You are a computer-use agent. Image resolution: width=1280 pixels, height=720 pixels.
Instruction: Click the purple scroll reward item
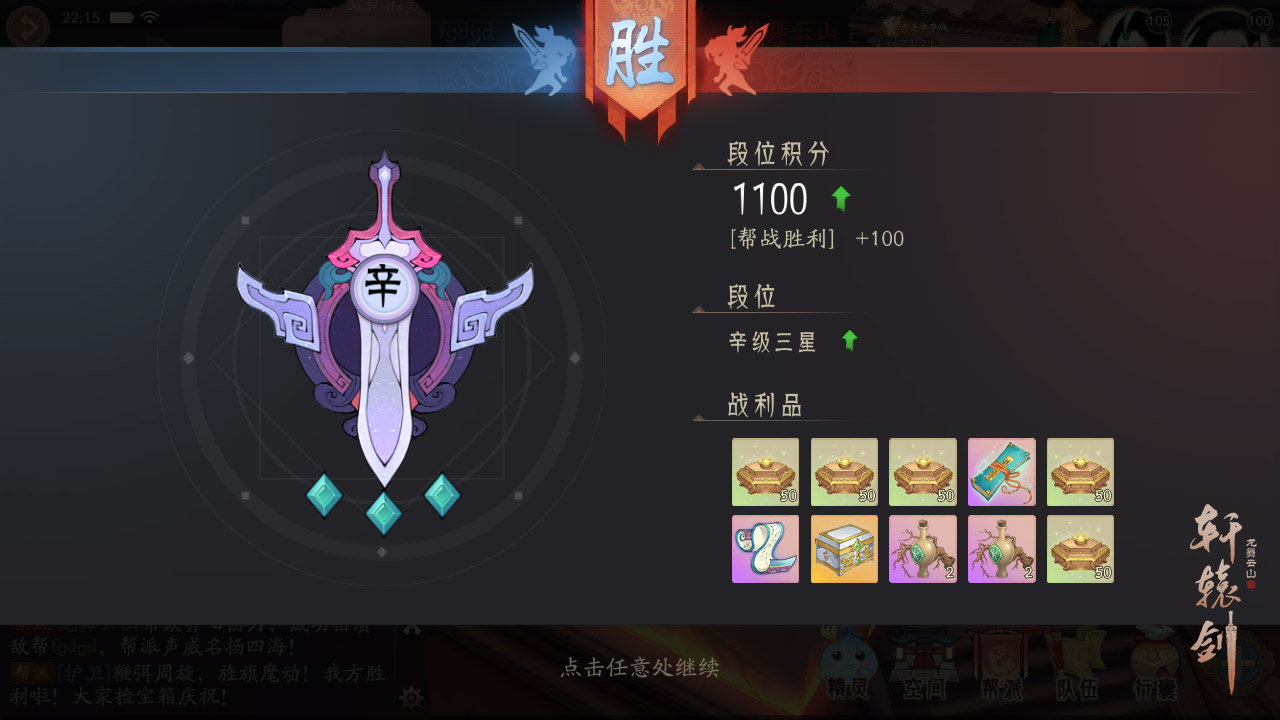pos(764,548)
